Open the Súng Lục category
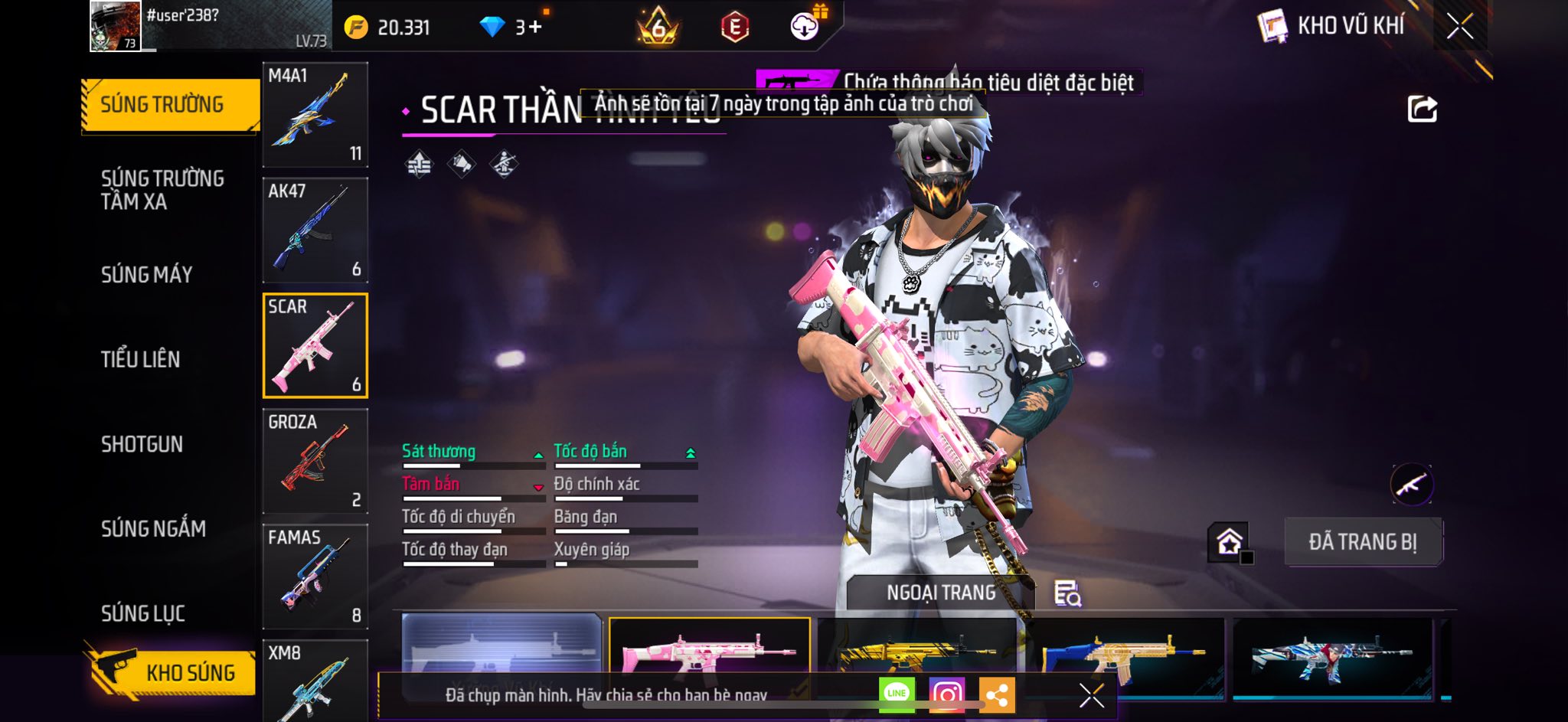 click(x=143, y=613)
